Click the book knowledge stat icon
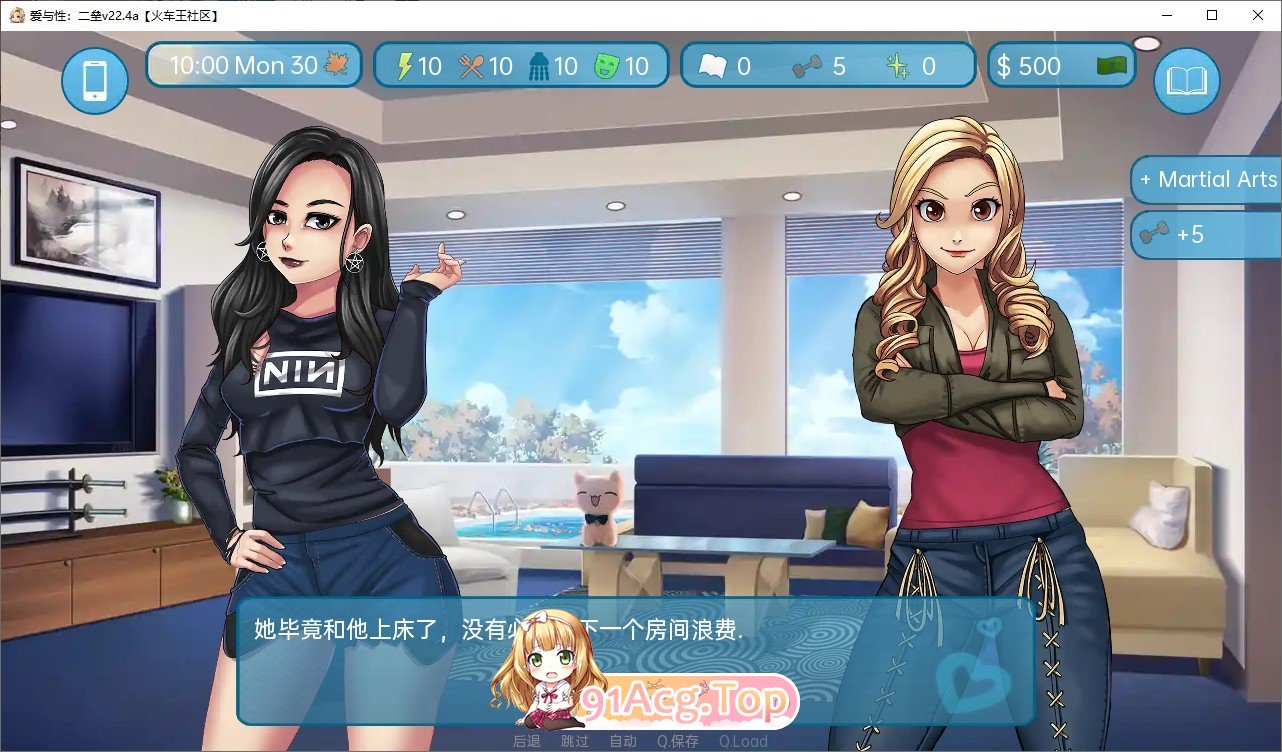Screen dimensions: 1282x752 pyautogui.click(x=712, y=66)
